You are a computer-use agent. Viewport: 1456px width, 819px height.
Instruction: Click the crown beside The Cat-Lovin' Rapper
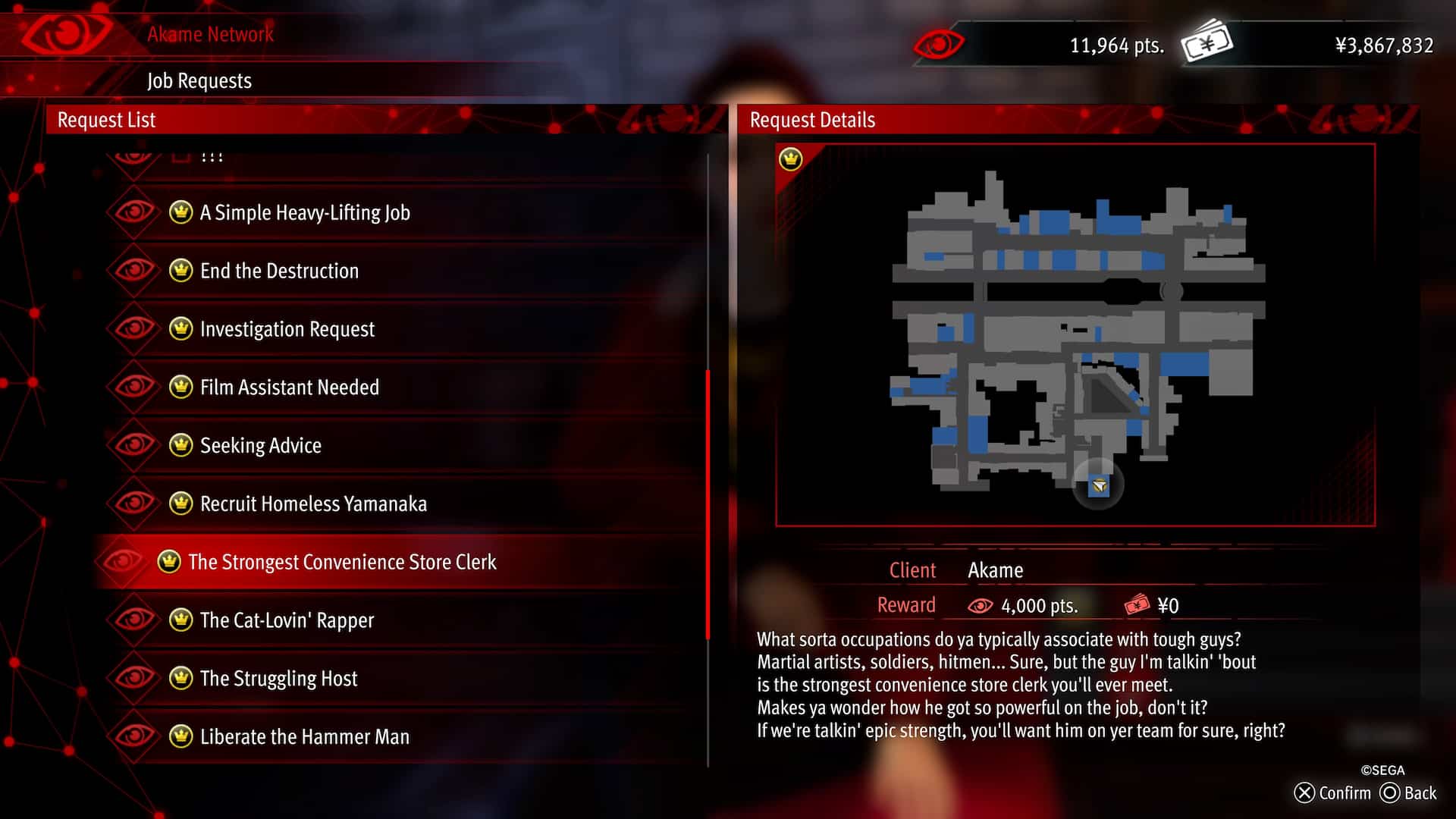point(179,620)
